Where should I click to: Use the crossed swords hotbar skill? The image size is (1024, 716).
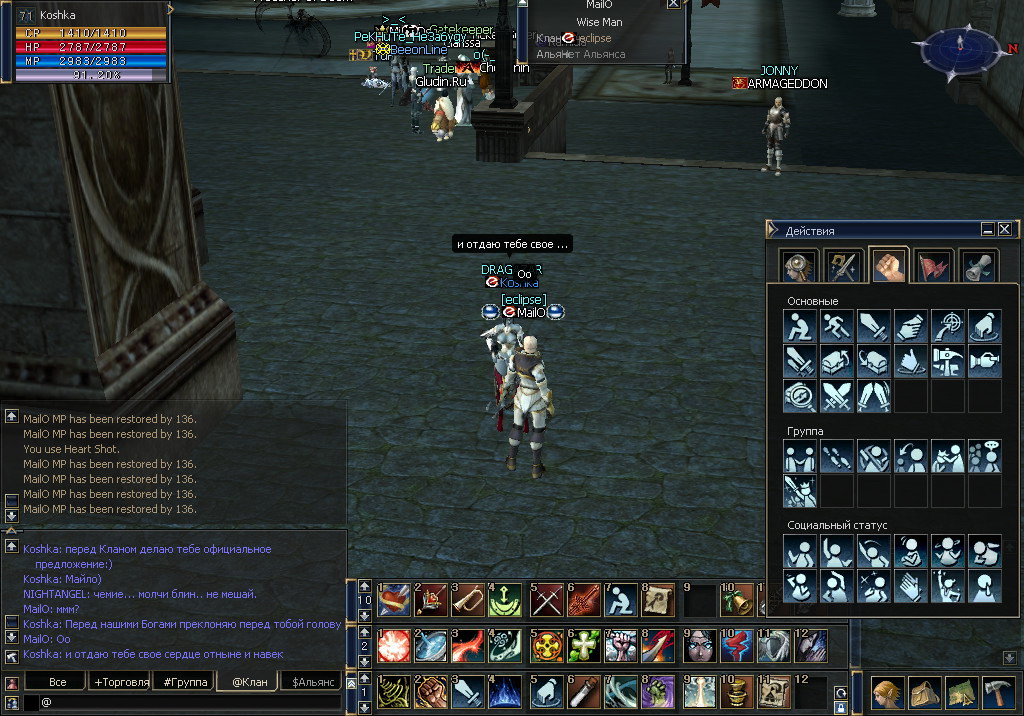click(547, 599)
